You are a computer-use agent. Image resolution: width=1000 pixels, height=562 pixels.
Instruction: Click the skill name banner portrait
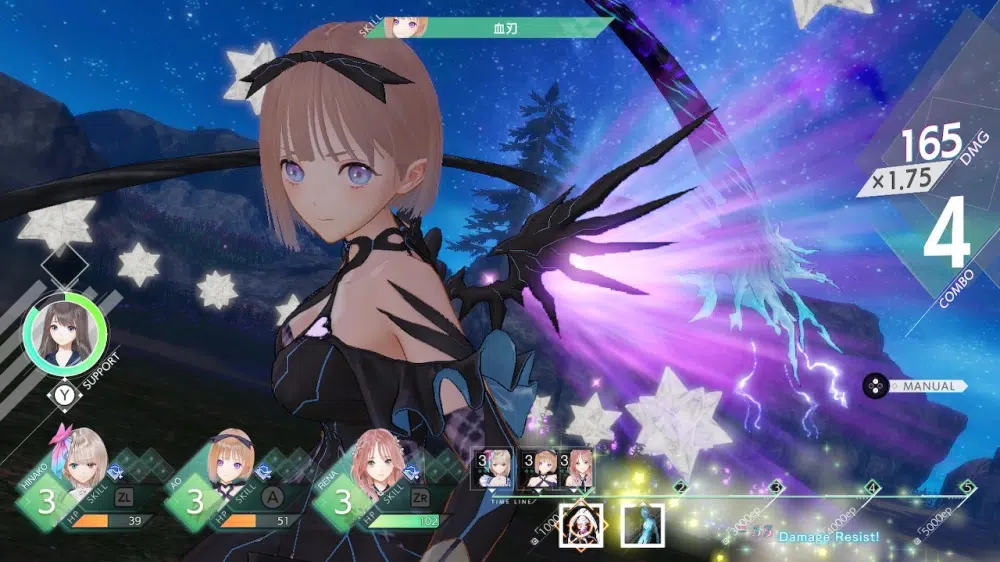coord(402,27)
